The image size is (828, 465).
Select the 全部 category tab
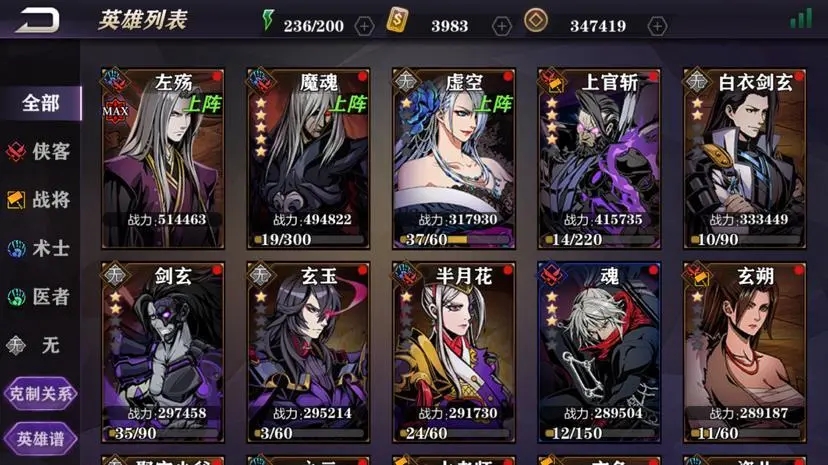coord(41,103)
